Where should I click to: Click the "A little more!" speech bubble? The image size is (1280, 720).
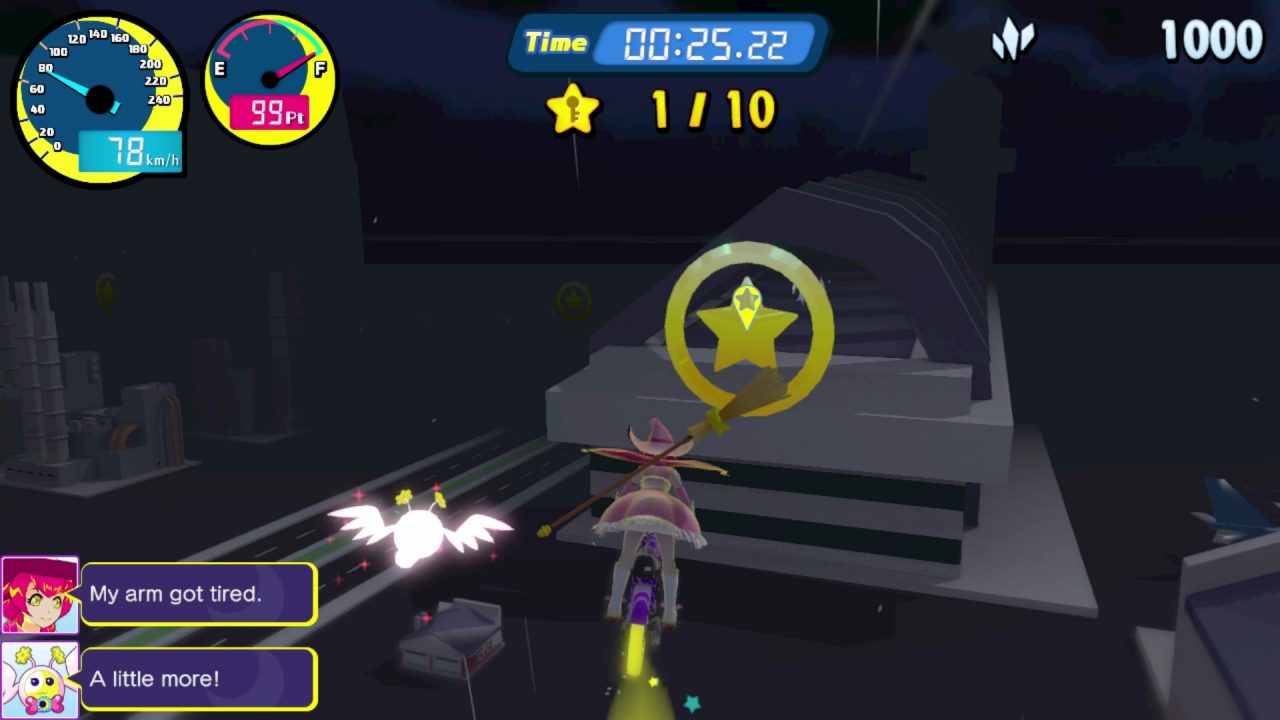point(199,679)
